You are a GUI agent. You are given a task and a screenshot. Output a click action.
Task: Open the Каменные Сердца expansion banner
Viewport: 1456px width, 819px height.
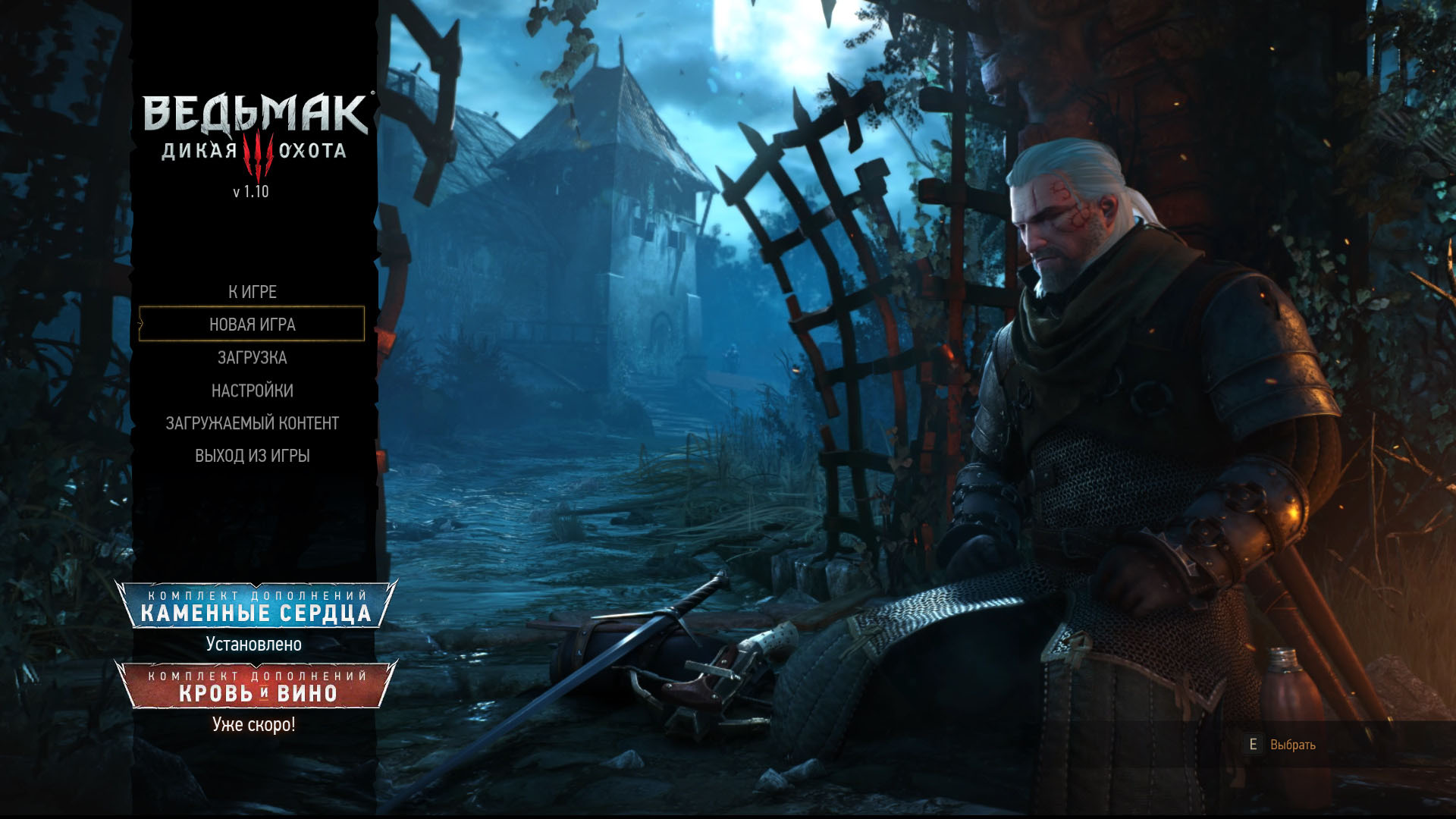[x=256, y=605]
